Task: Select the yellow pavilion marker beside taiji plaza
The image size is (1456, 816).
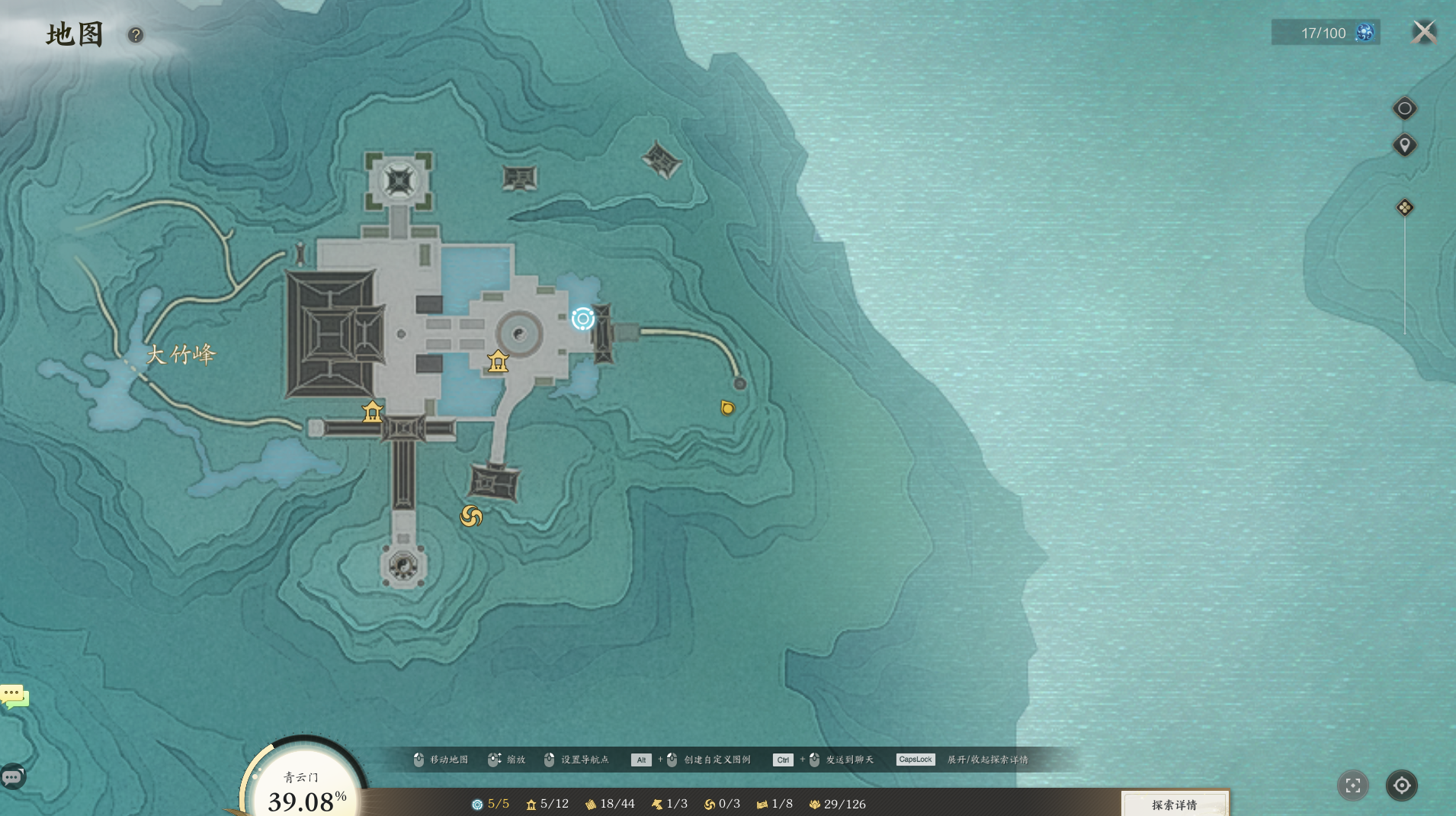Action: click(498, 361)
